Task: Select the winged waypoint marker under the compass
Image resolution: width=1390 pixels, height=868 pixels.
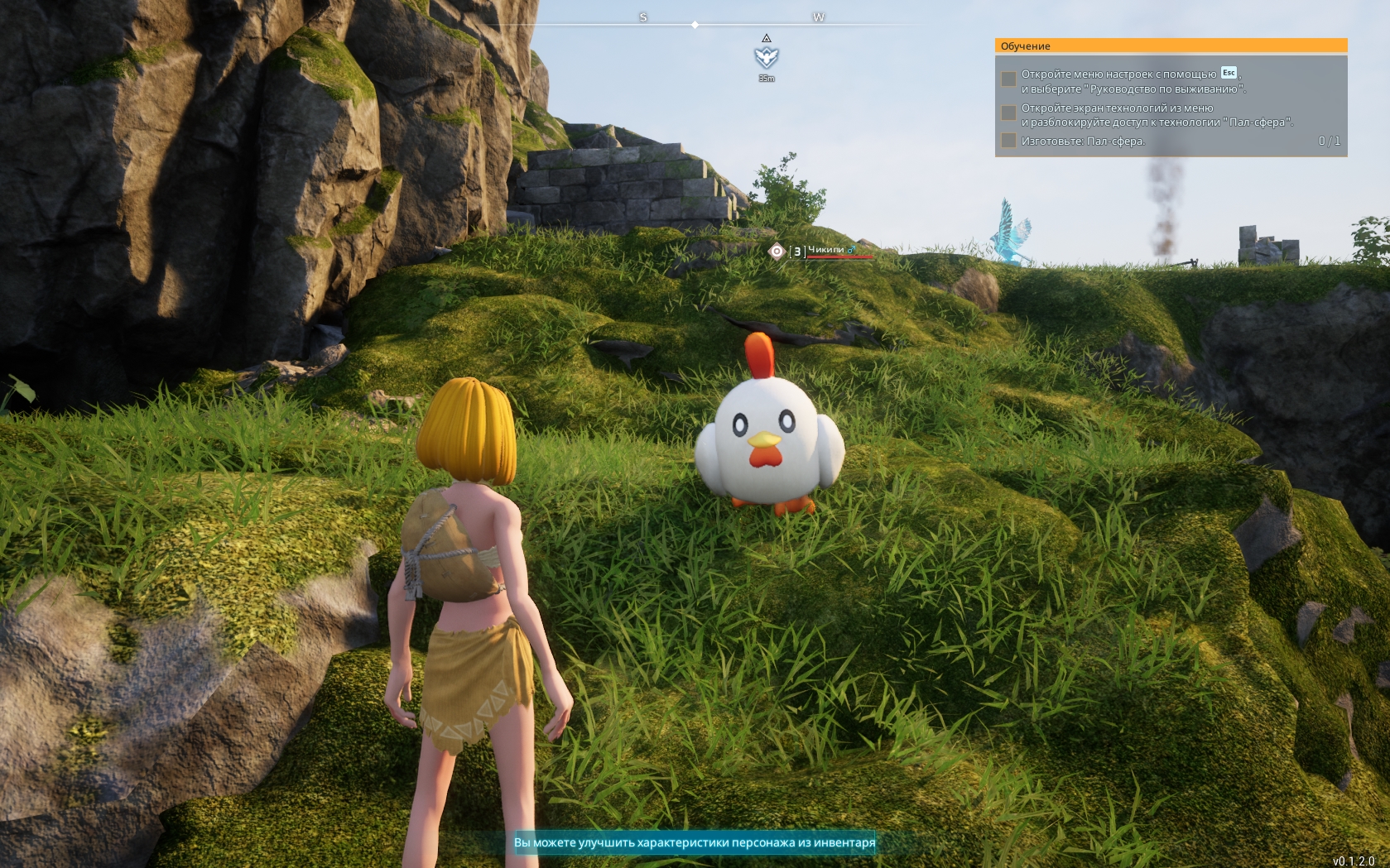Action: tap(767, 57)
